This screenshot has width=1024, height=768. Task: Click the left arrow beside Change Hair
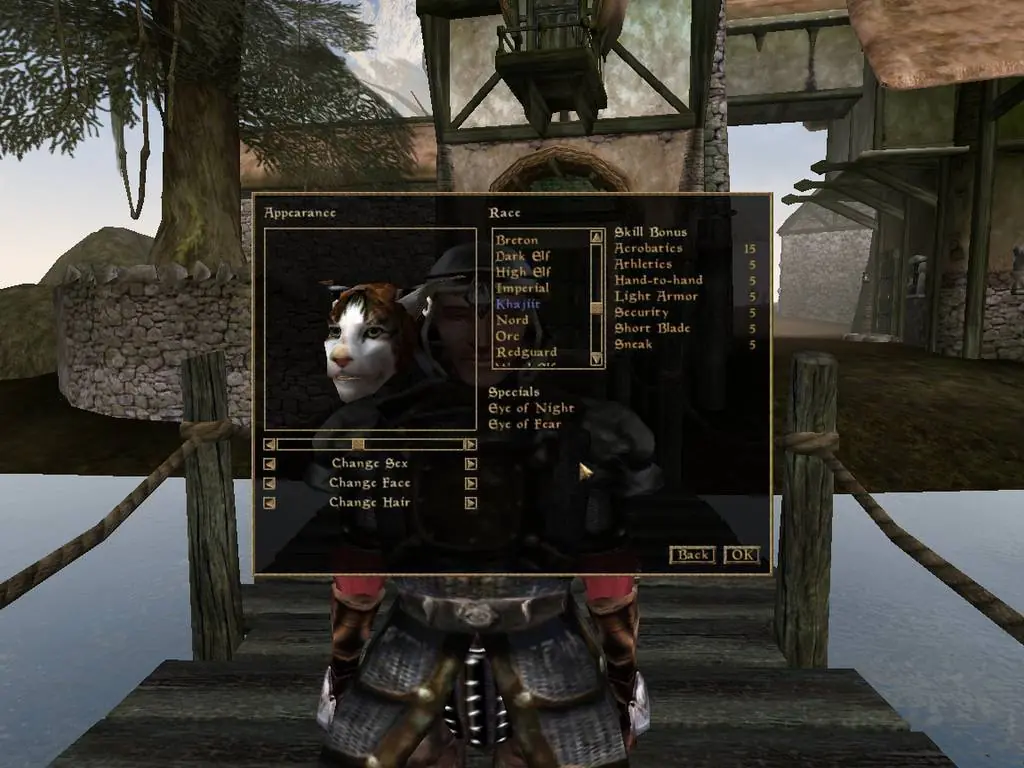pos(269,503)
